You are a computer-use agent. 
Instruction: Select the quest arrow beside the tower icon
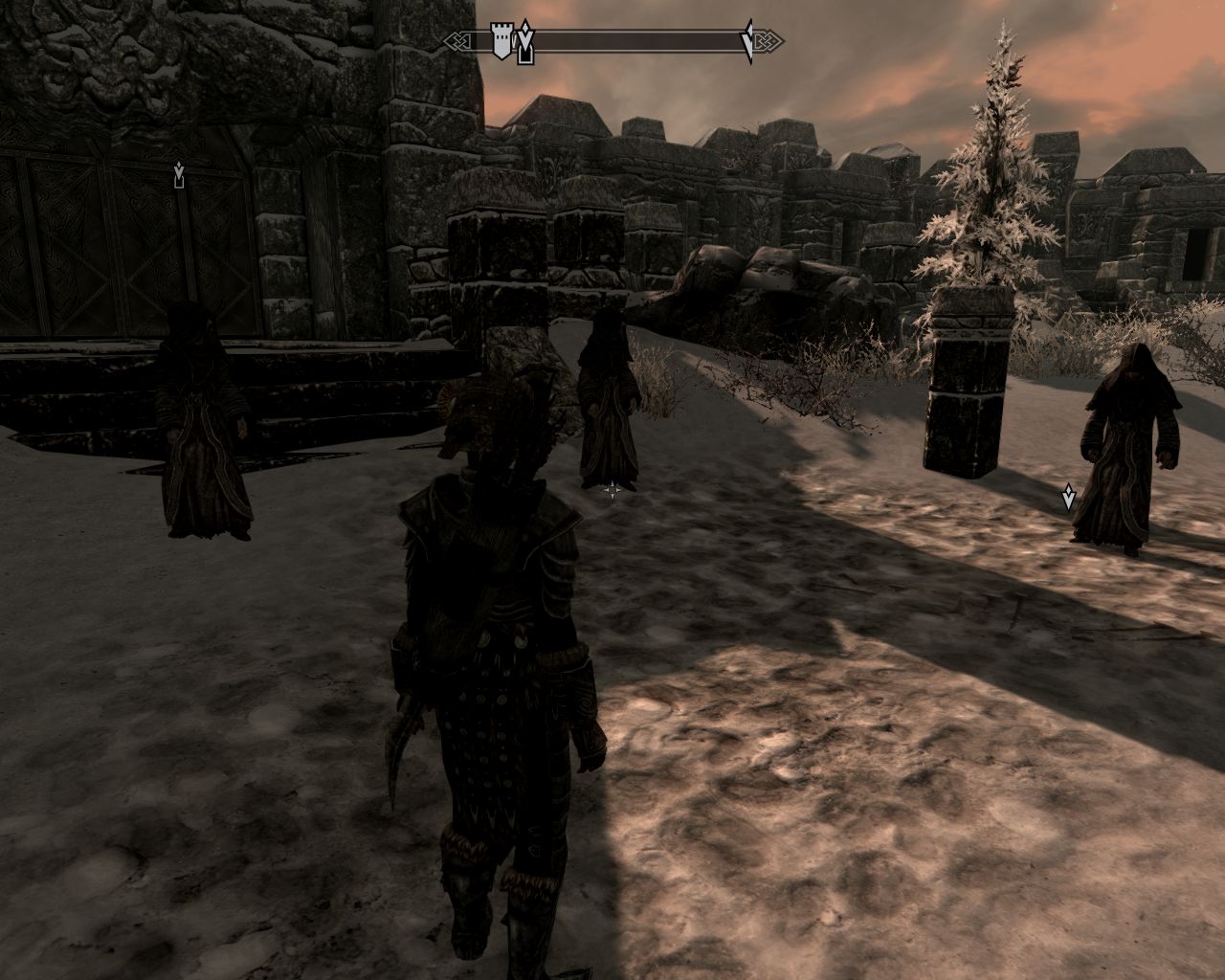pos(524,44)
